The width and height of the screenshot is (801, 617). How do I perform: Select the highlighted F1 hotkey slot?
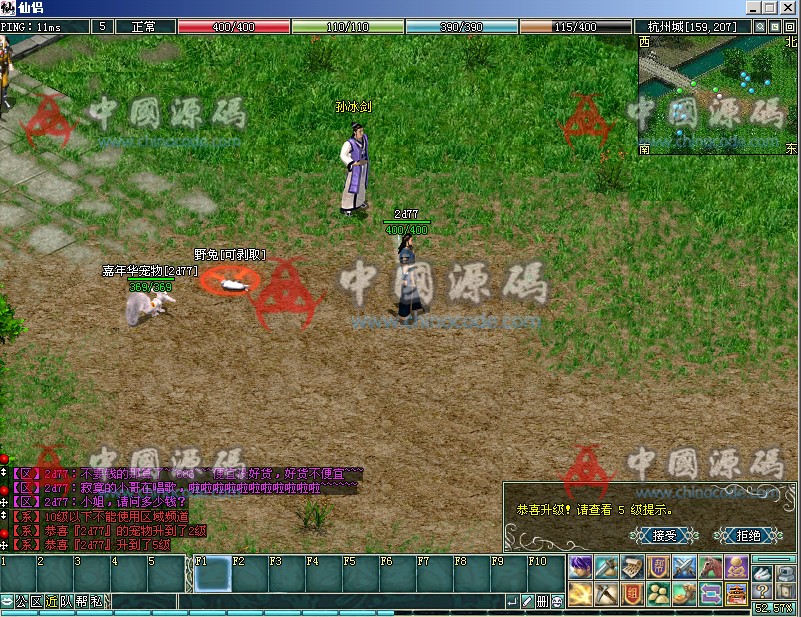(212, 575)
